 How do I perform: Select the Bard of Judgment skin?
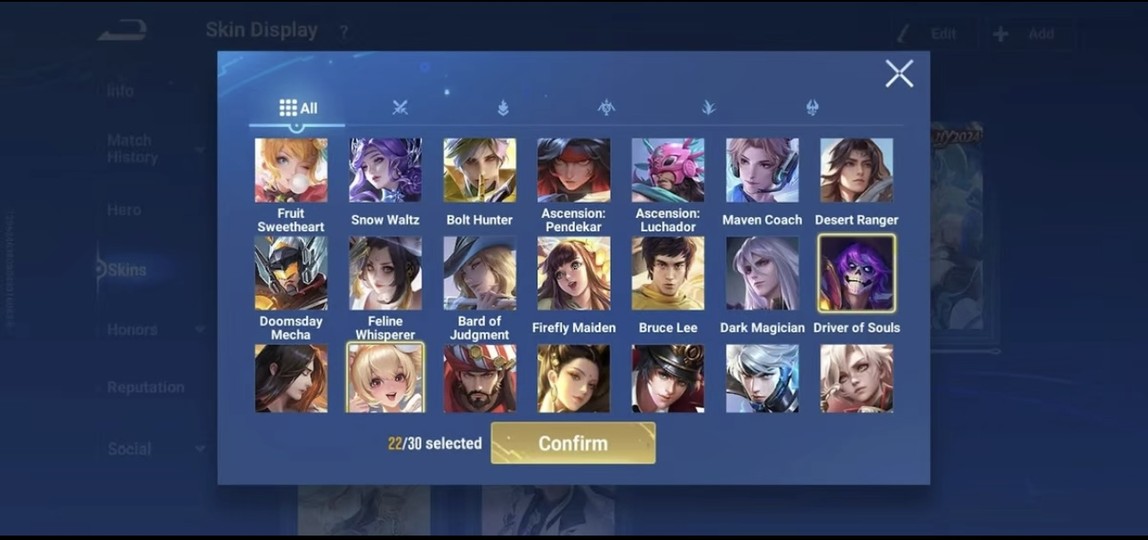[x=480, y=273]
